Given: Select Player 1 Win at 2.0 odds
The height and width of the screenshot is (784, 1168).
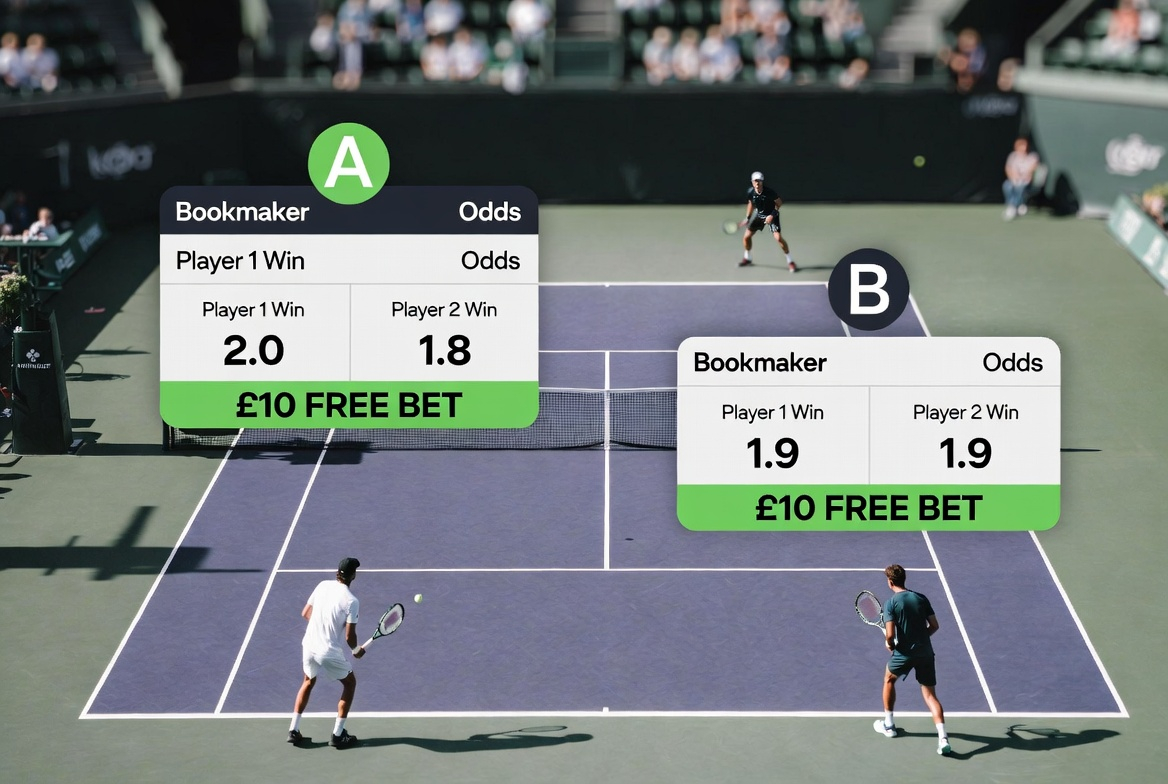Looking at the screenshot, I should pos(254,333).
